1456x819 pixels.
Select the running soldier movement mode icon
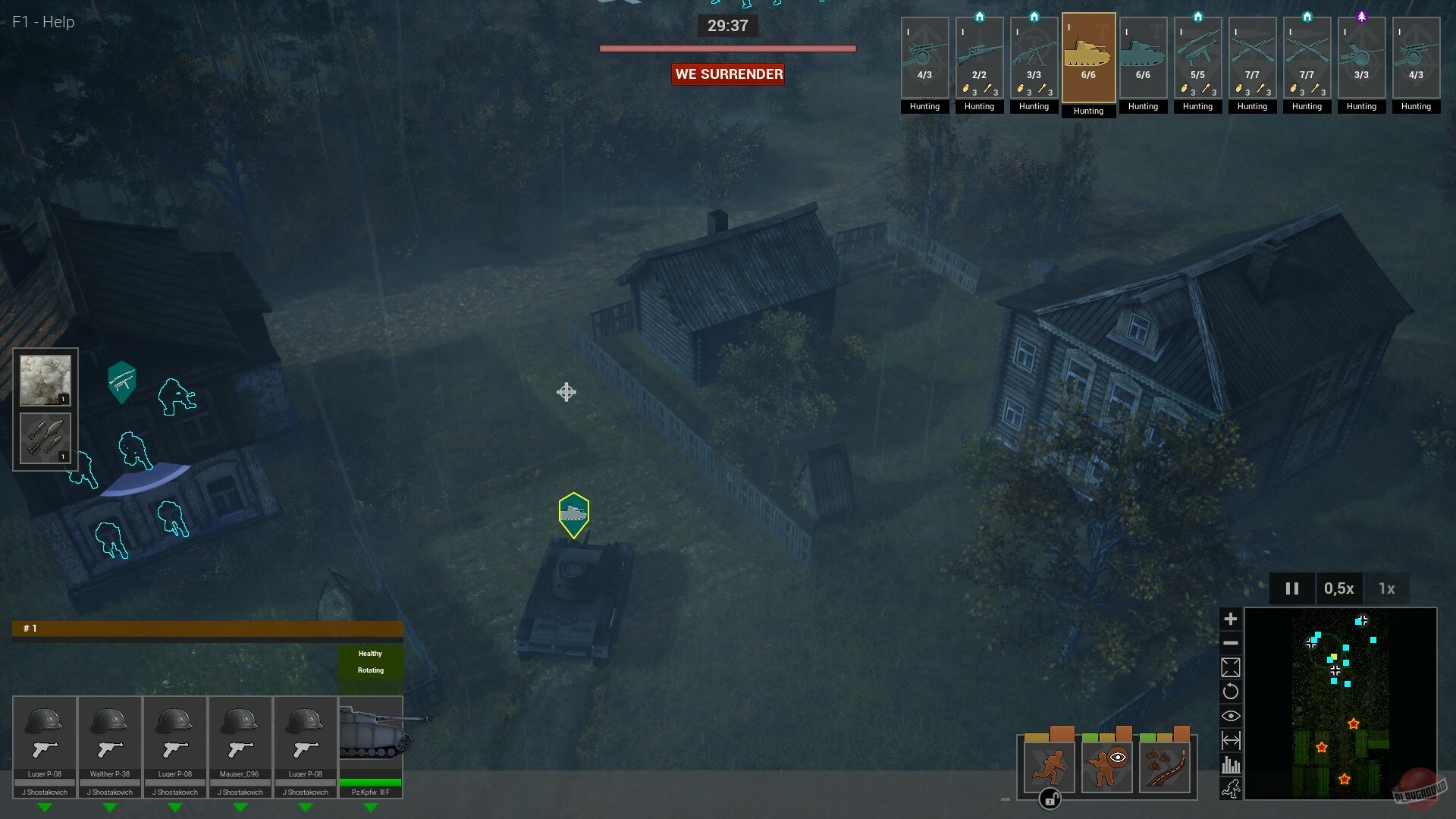click(x=1047, y=766)
